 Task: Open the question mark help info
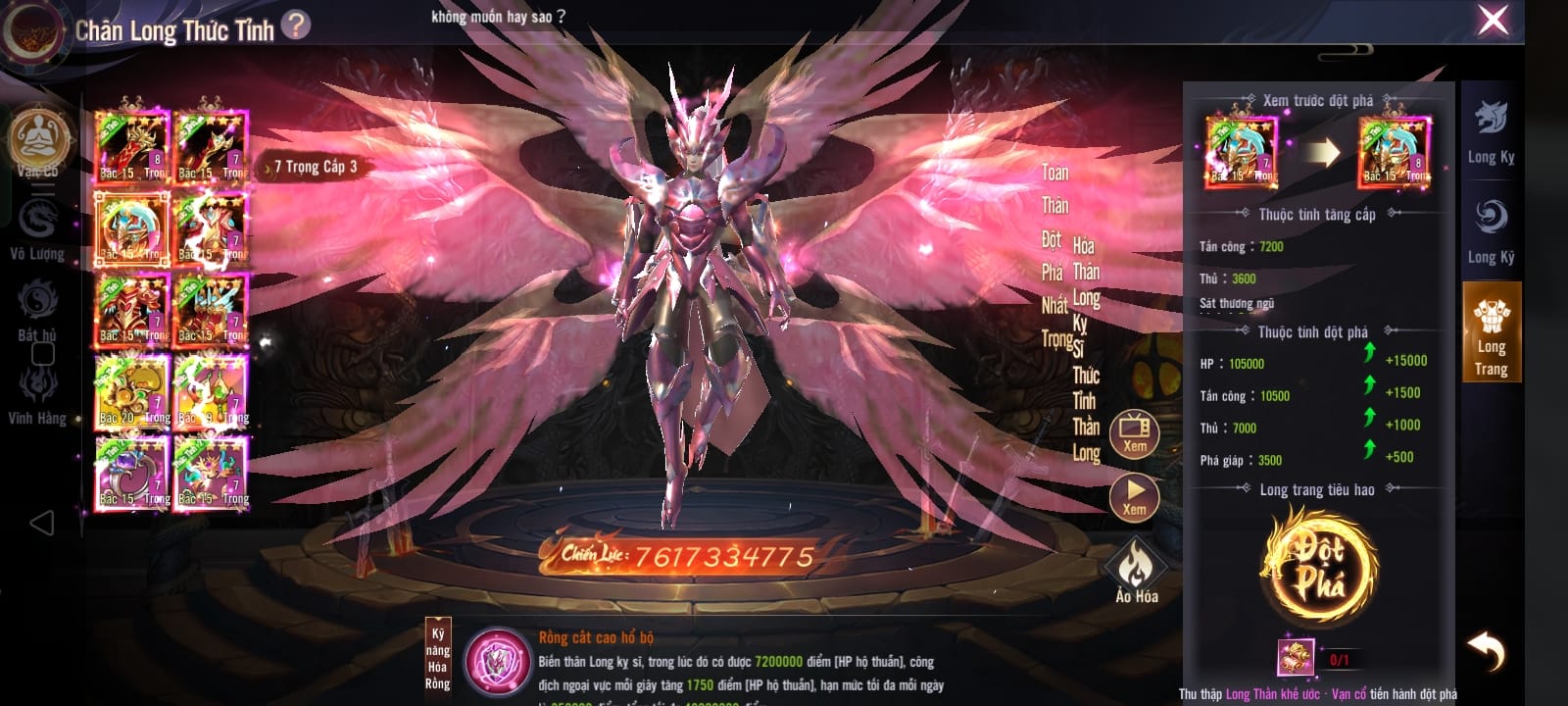coord(296,25)
